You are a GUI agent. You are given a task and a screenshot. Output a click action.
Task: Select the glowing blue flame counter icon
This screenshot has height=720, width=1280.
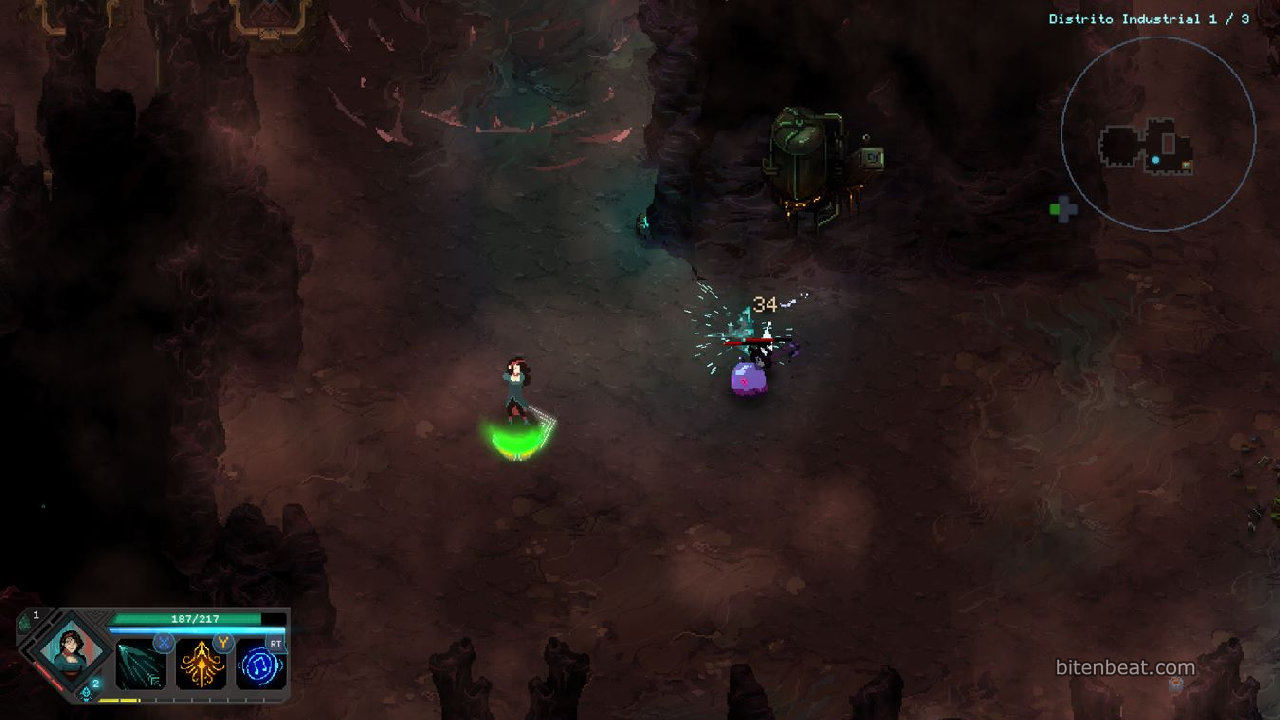(x=88, y=691)
